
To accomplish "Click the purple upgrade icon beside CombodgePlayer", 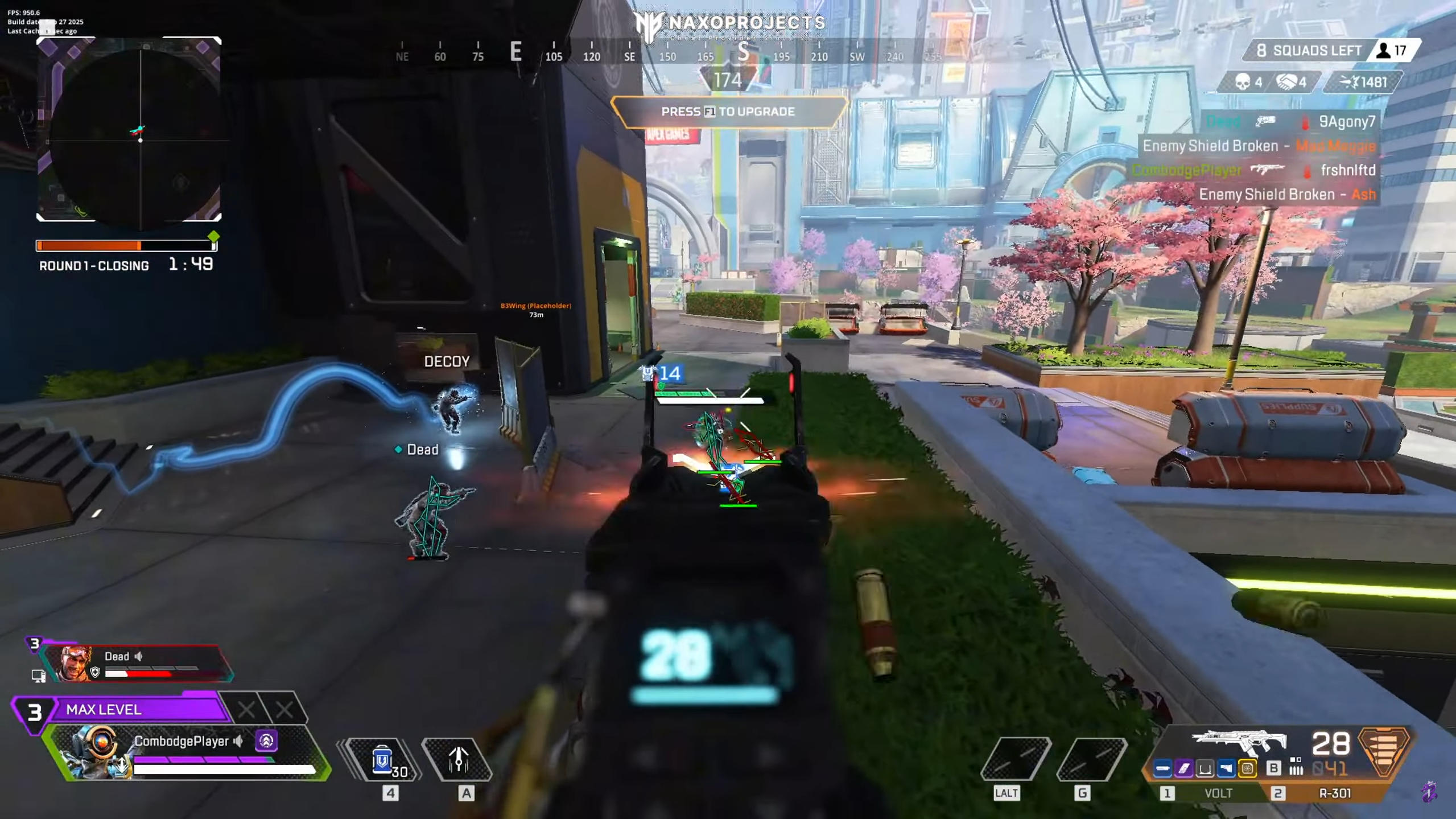I will (x=266, y=740).
